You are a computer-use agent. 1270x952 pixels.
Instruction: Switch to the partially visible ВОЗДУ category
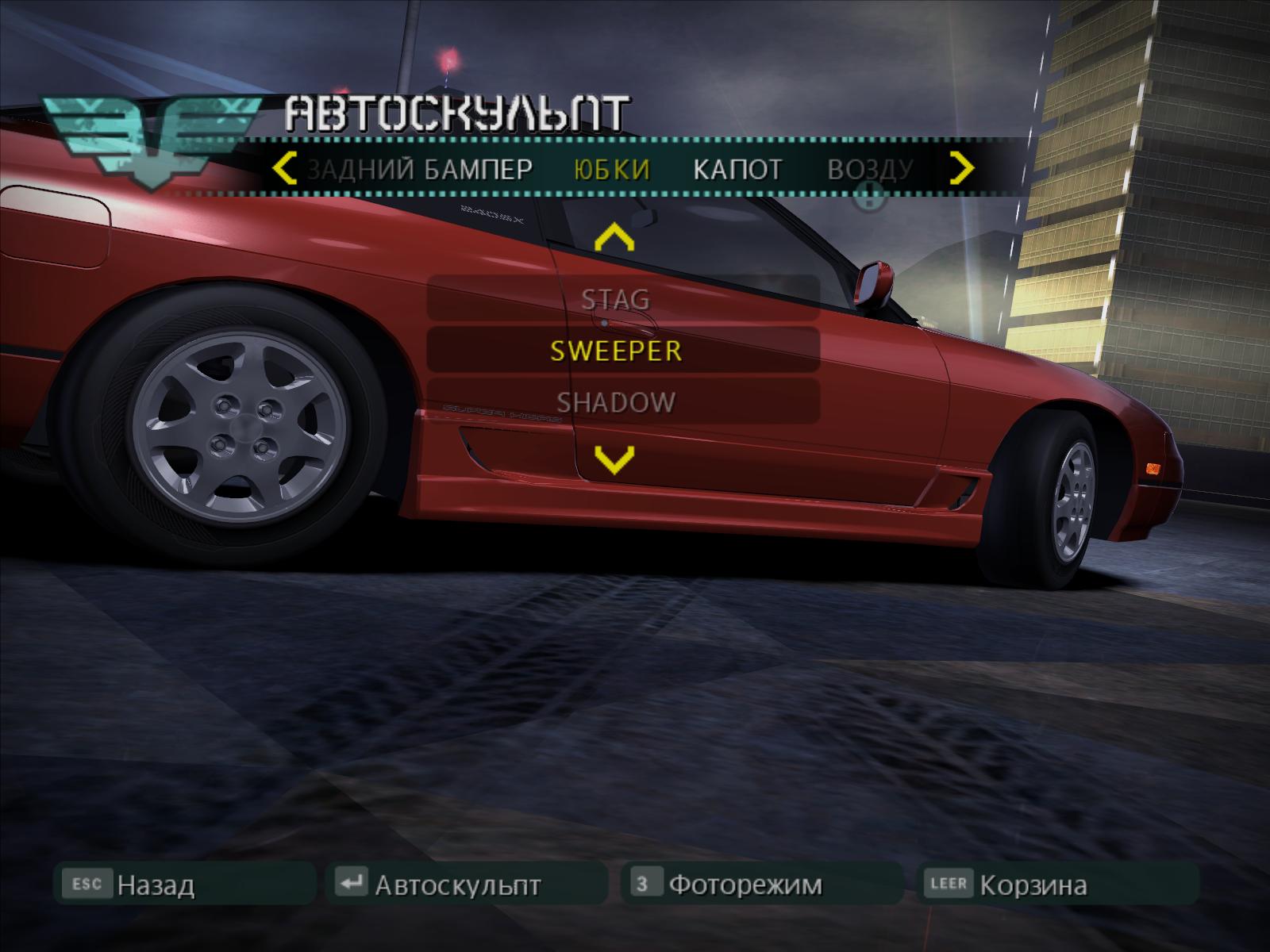coord(870,169)
